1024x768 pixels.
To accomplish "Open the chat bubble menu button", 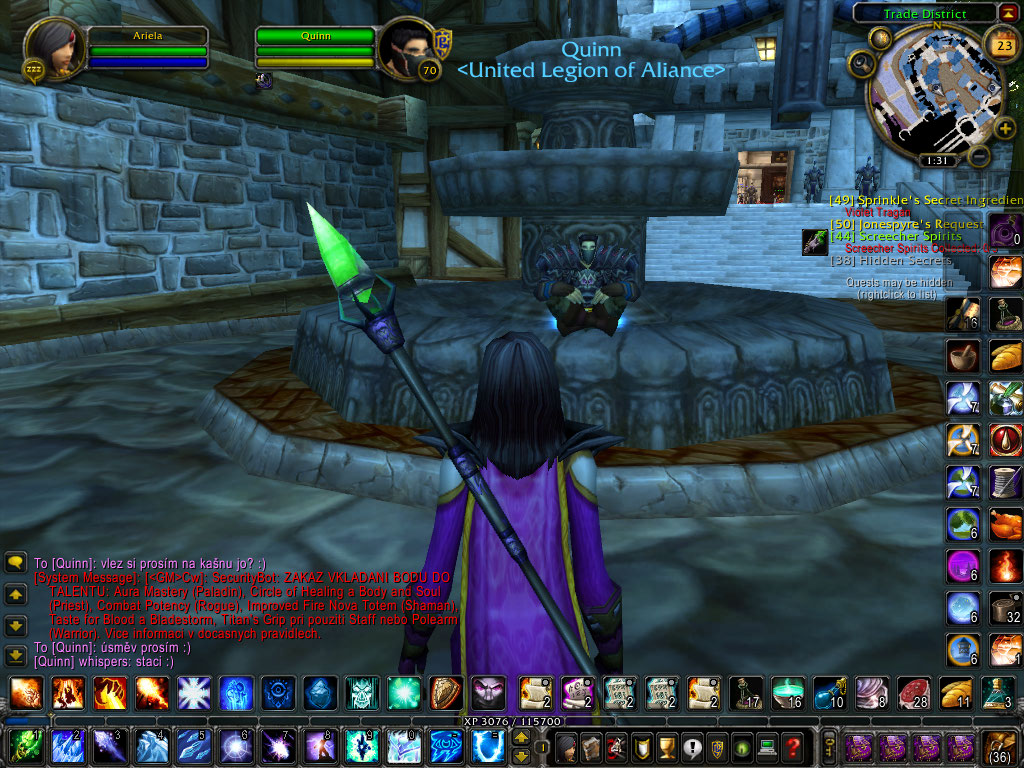I will (16, 563).
